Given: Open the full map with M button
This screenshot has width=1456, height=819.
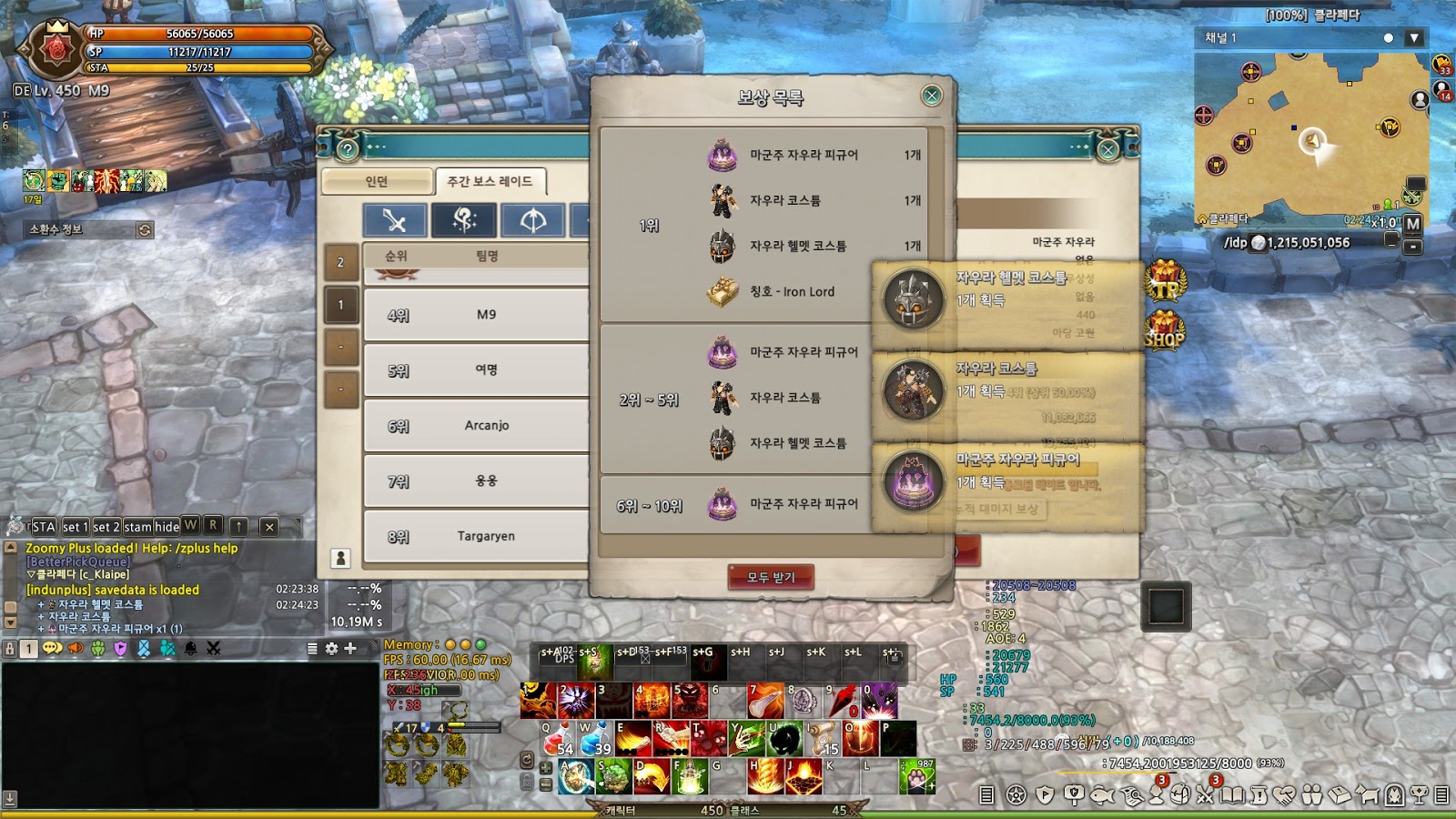Looking at the screenshot, I should tap(1412, 224).
